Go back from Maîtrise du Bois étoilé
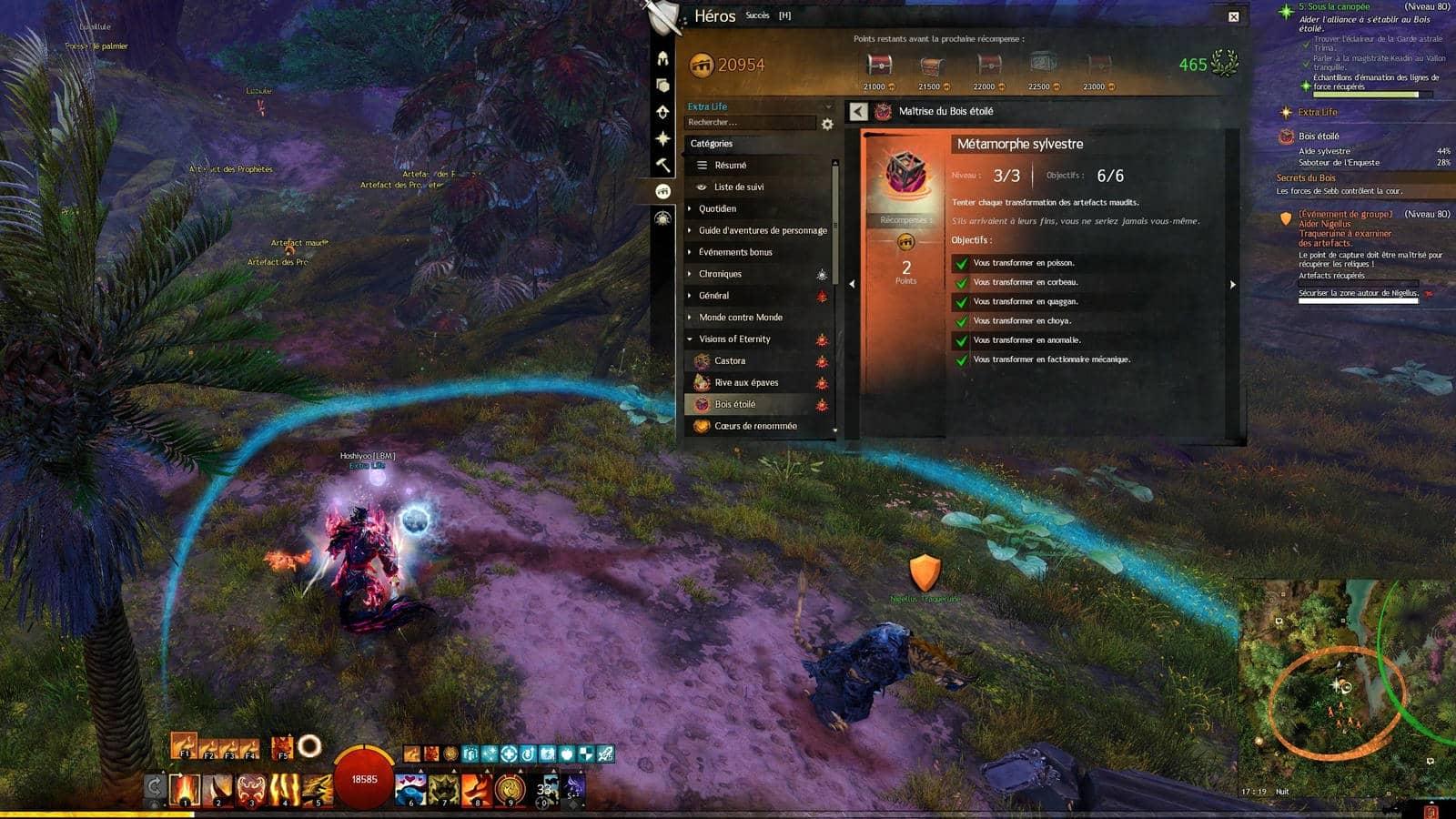1456x819 pixels. [858, 111]
